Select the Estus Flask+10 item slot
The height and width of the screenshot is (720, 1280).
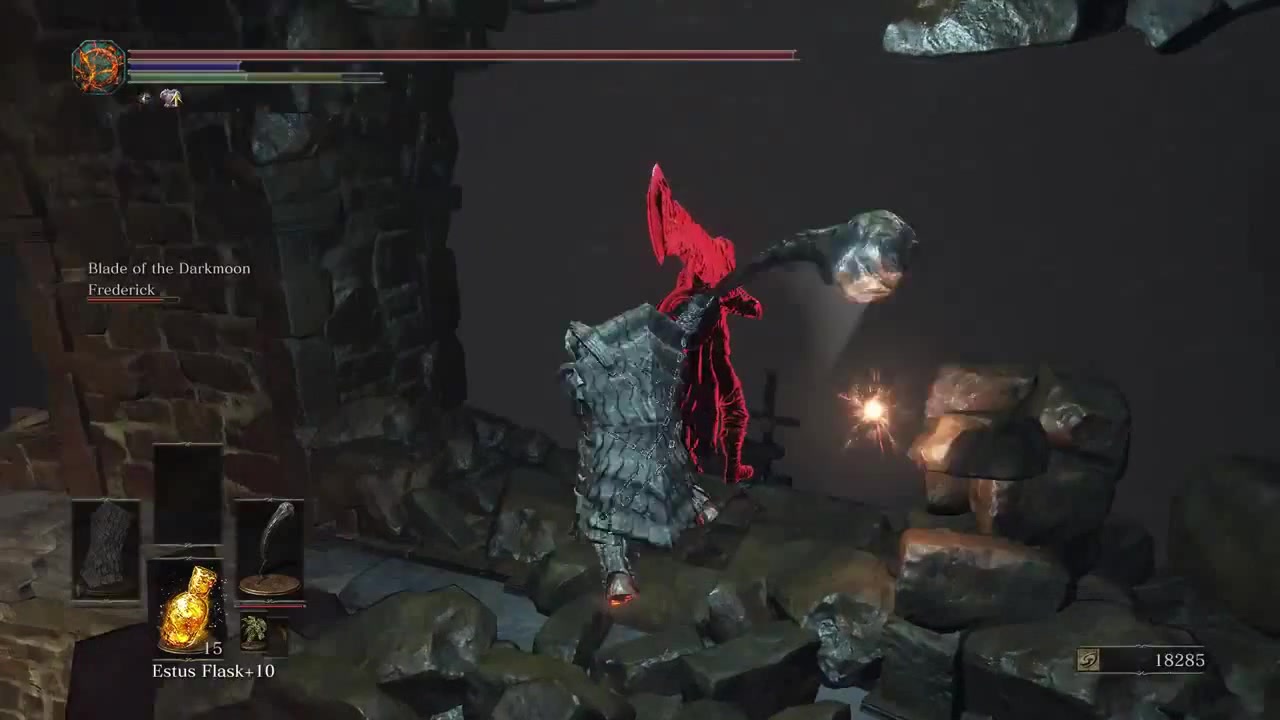(x=187, y=606)
